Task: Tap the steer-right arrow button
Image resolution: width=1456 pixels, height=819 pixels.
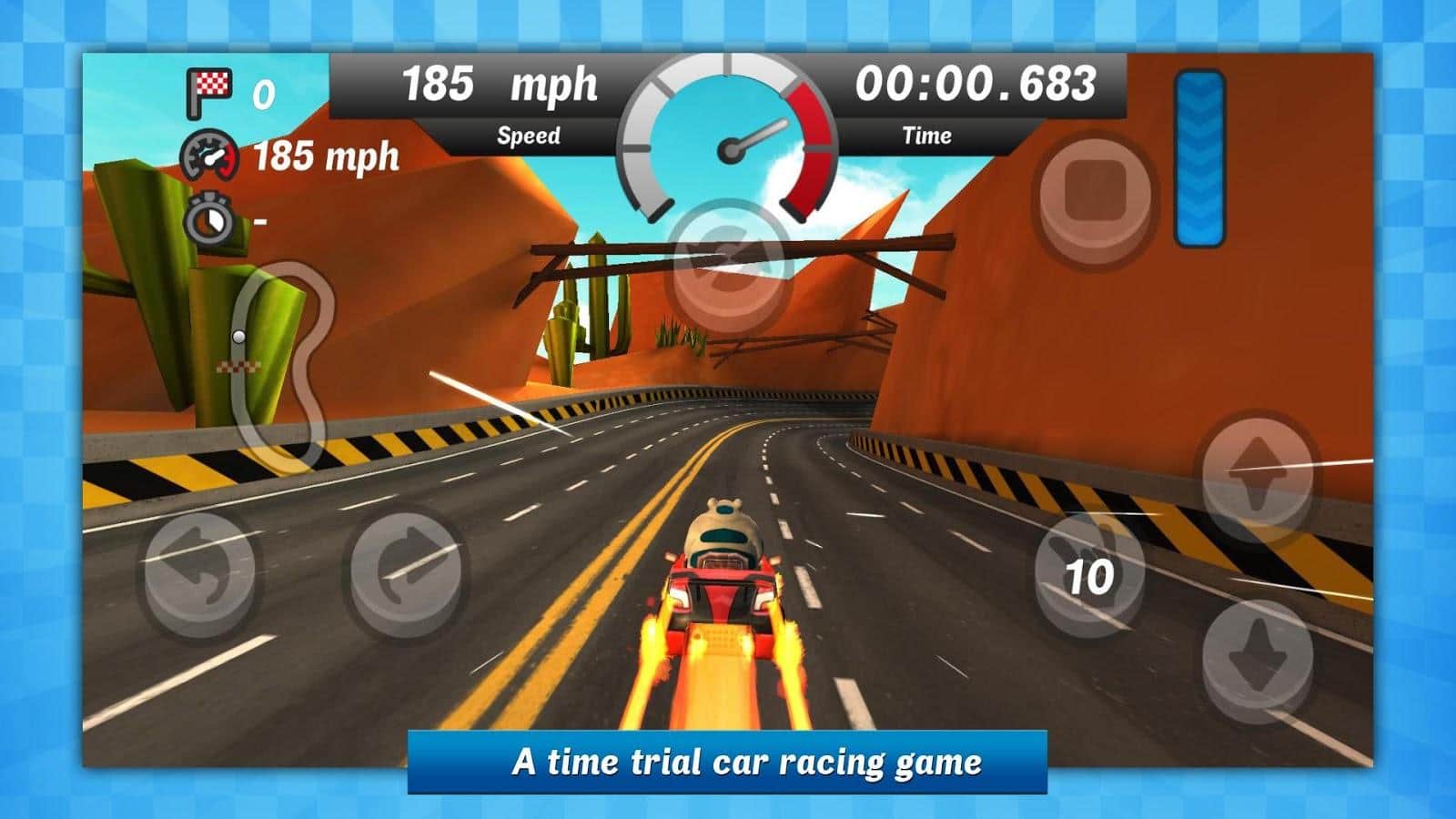Action: (406, 571)
